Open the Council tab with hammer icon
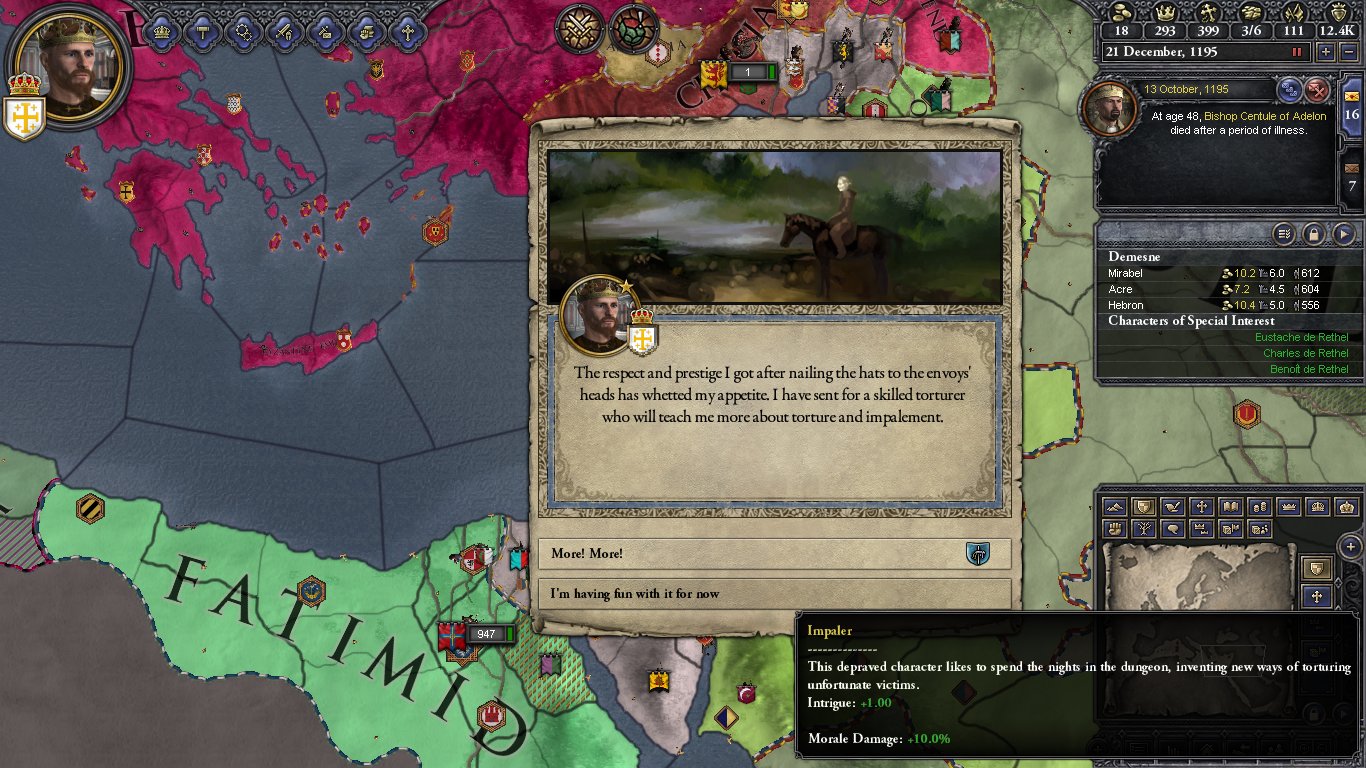 point(202,31)
